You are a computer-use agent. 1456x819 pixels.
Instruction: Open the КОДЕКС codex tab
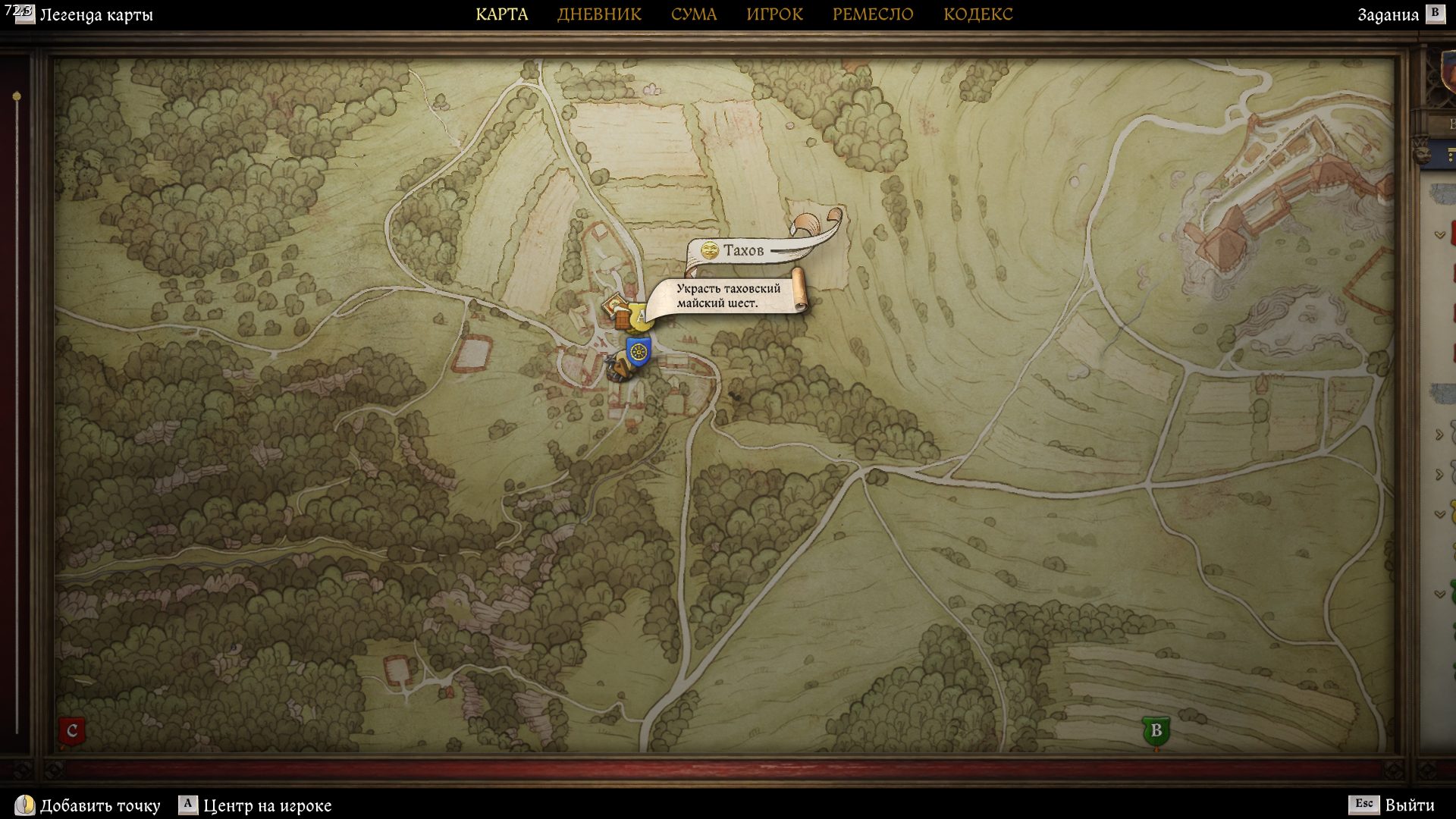[x=977, y=14]
